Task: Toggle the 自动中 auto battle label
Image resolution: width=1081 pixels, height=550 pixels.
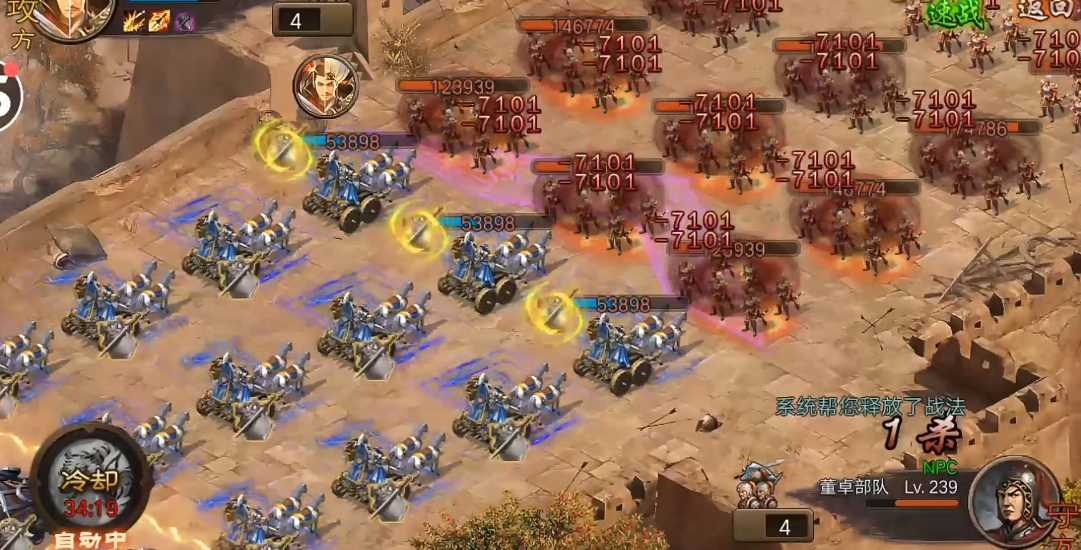Action: [x=91, y=540]
